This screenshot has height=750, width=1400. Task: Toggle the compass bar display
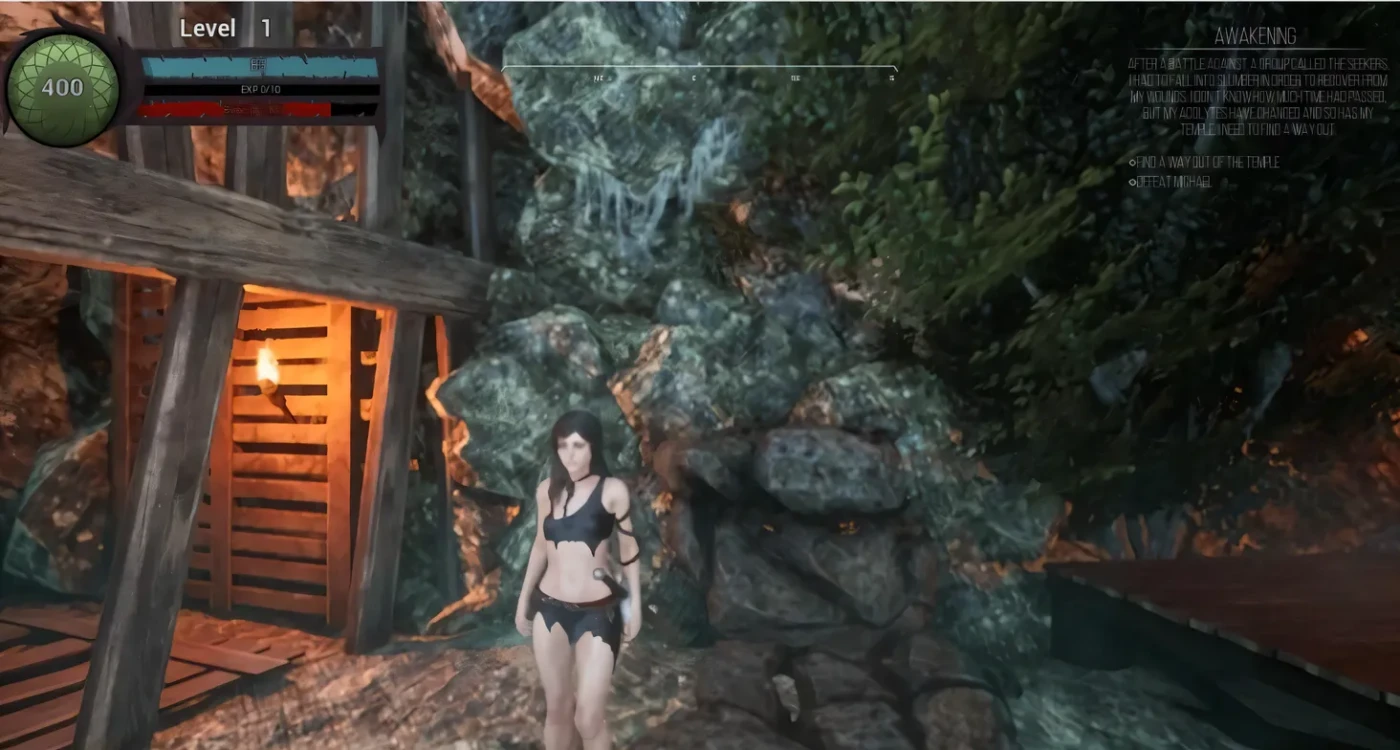(700, 65)
